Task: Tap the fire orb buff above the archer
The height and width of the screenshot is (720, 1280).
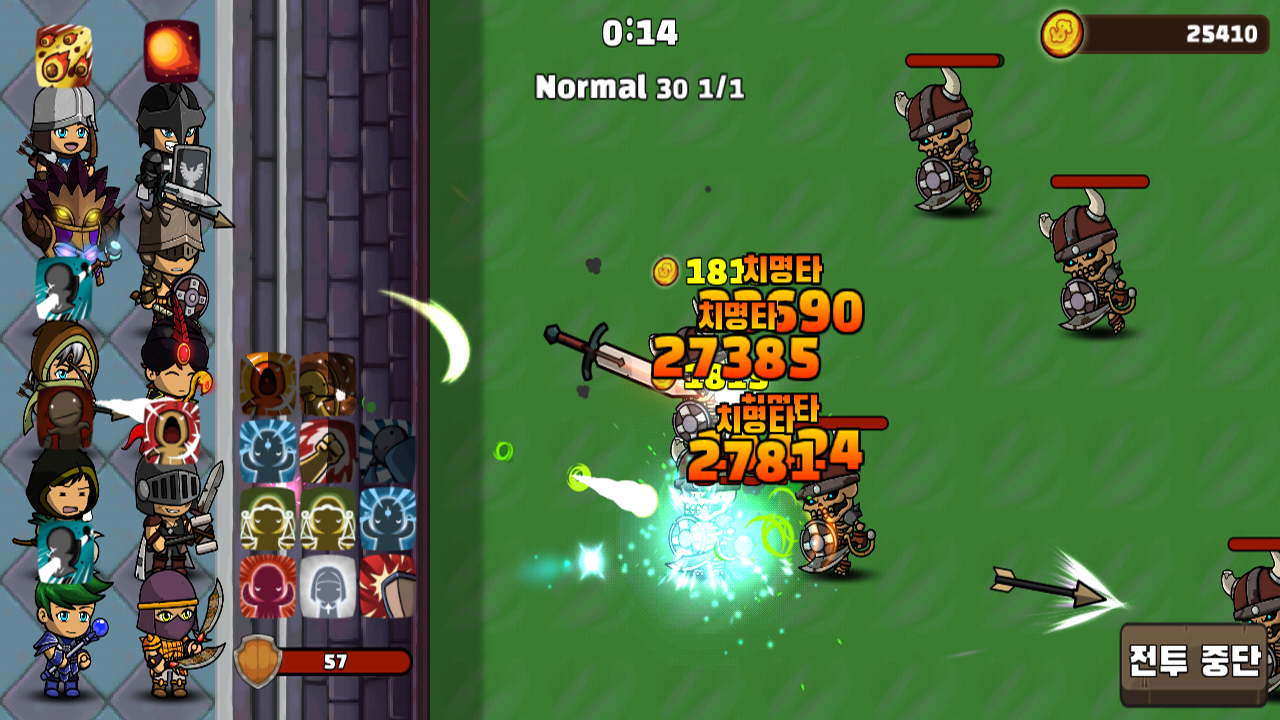Action: (170, 52)
